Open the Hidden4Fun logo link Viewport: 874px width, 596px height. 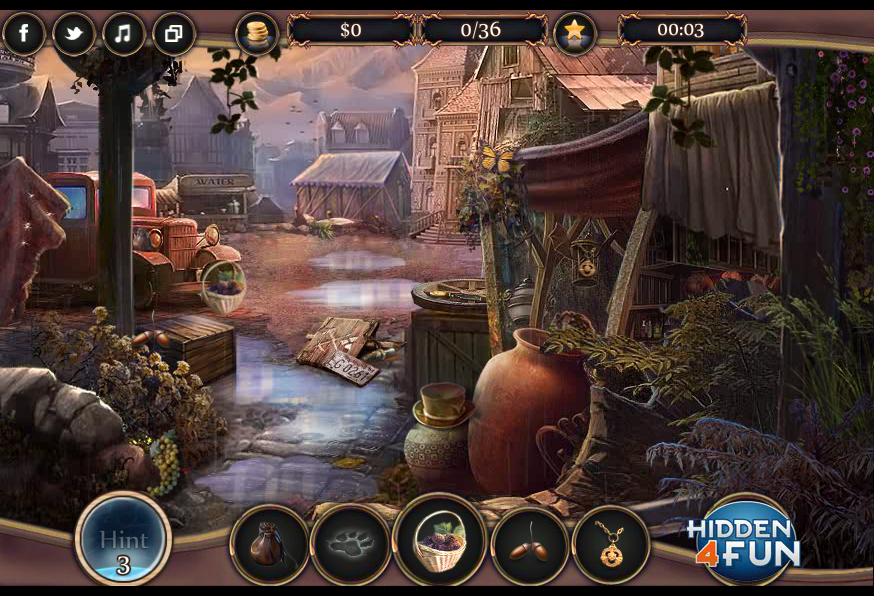(x=743, y=541)
